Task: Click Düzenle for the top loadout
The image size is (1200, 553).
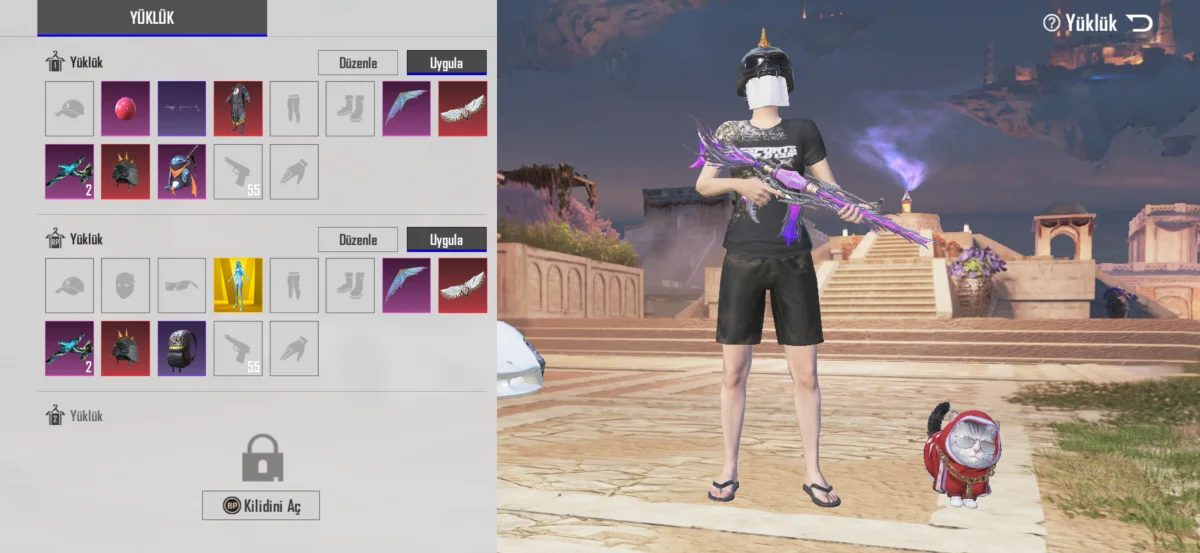Action: tap(358, 63)
